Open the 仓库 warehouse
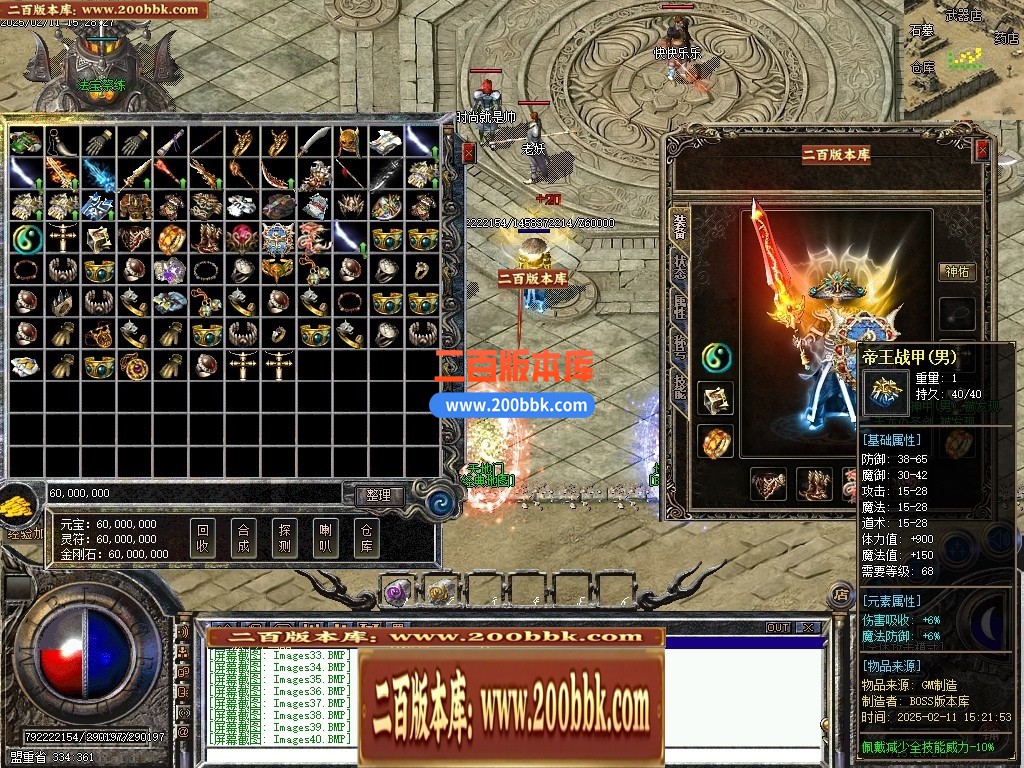This screenshot has height=768, width=1024. point(366,539)
